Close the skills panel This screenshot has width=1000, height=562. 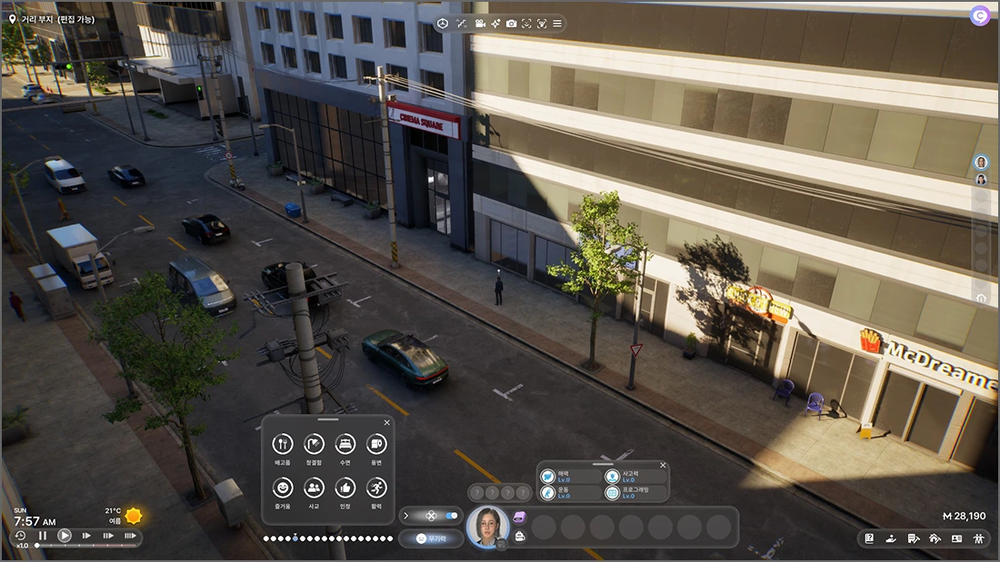662,466
